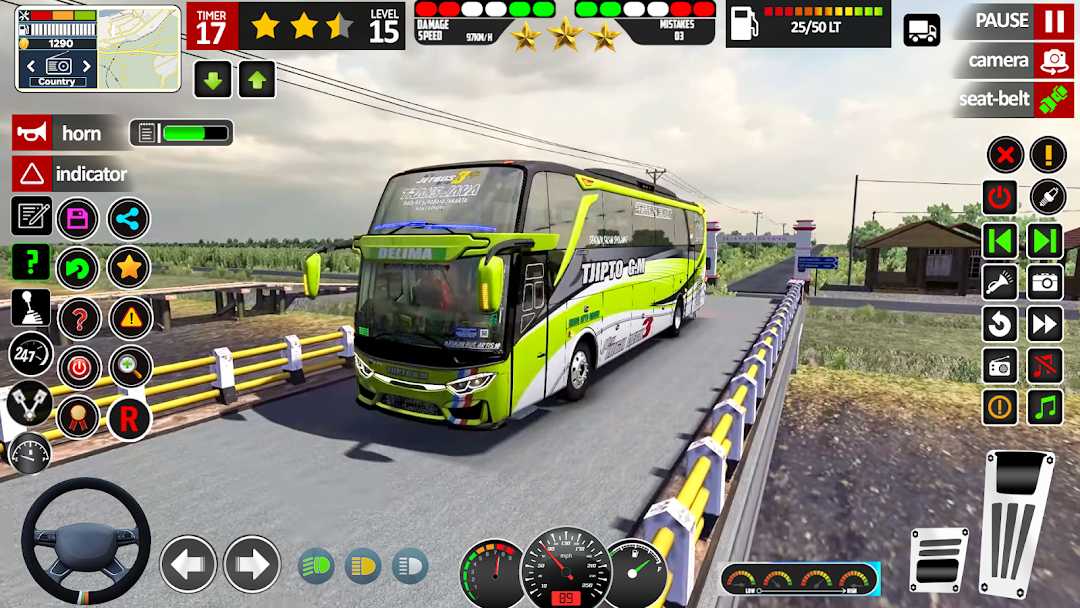
Task: Push the accelerator pedal
Action: pos(1019,525)
